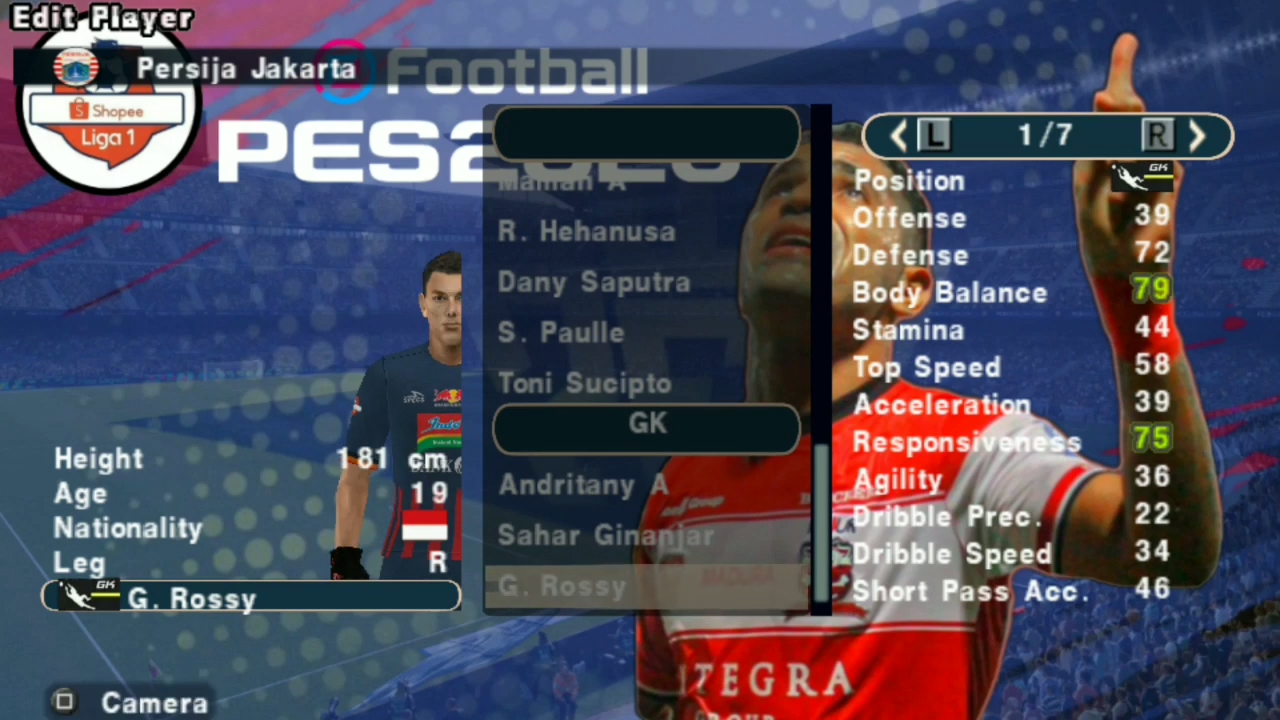Select player R. Hehanusa

pos(586,231)
